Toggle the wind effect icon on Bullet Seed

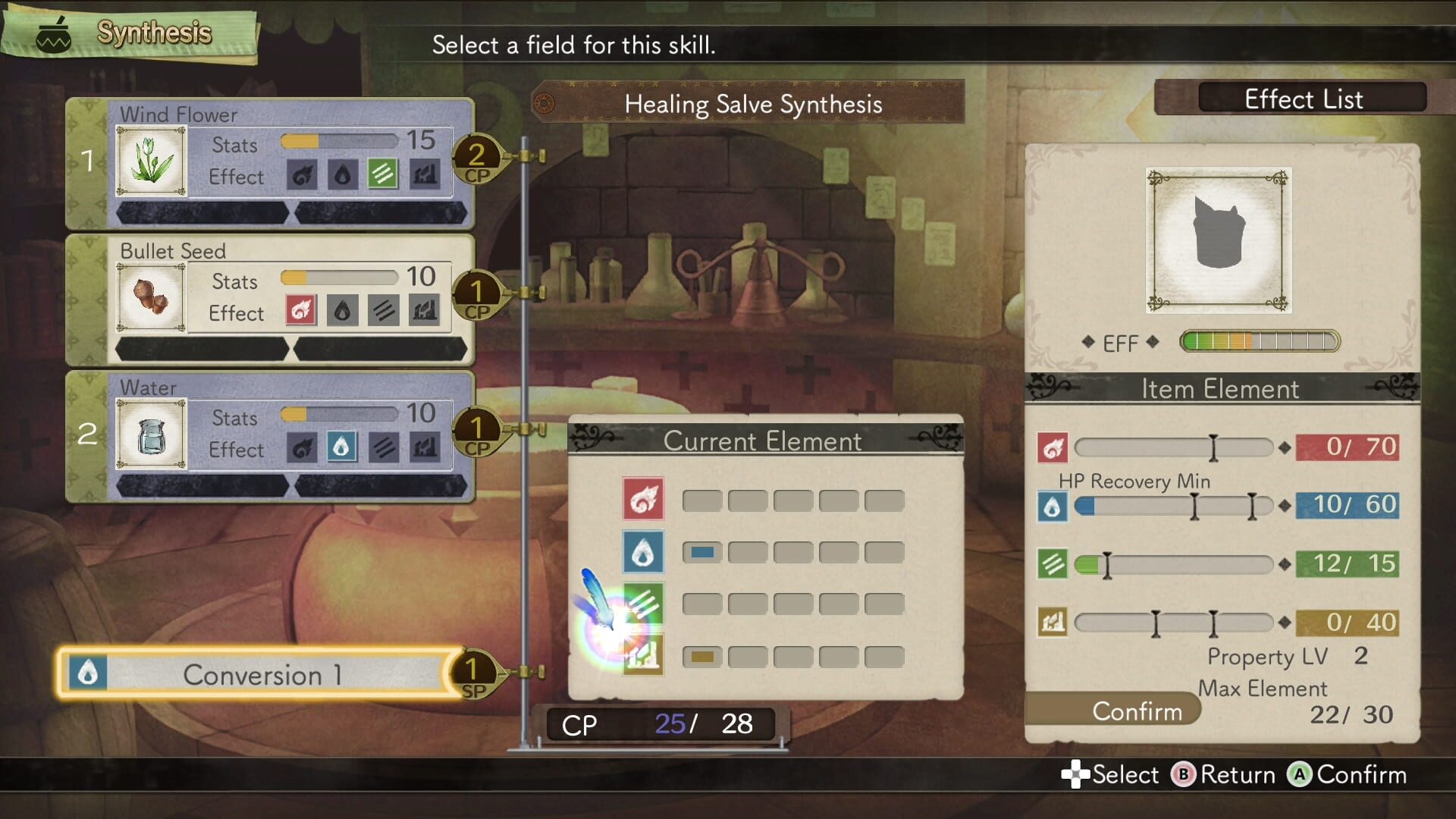click(x=384, y=309)
